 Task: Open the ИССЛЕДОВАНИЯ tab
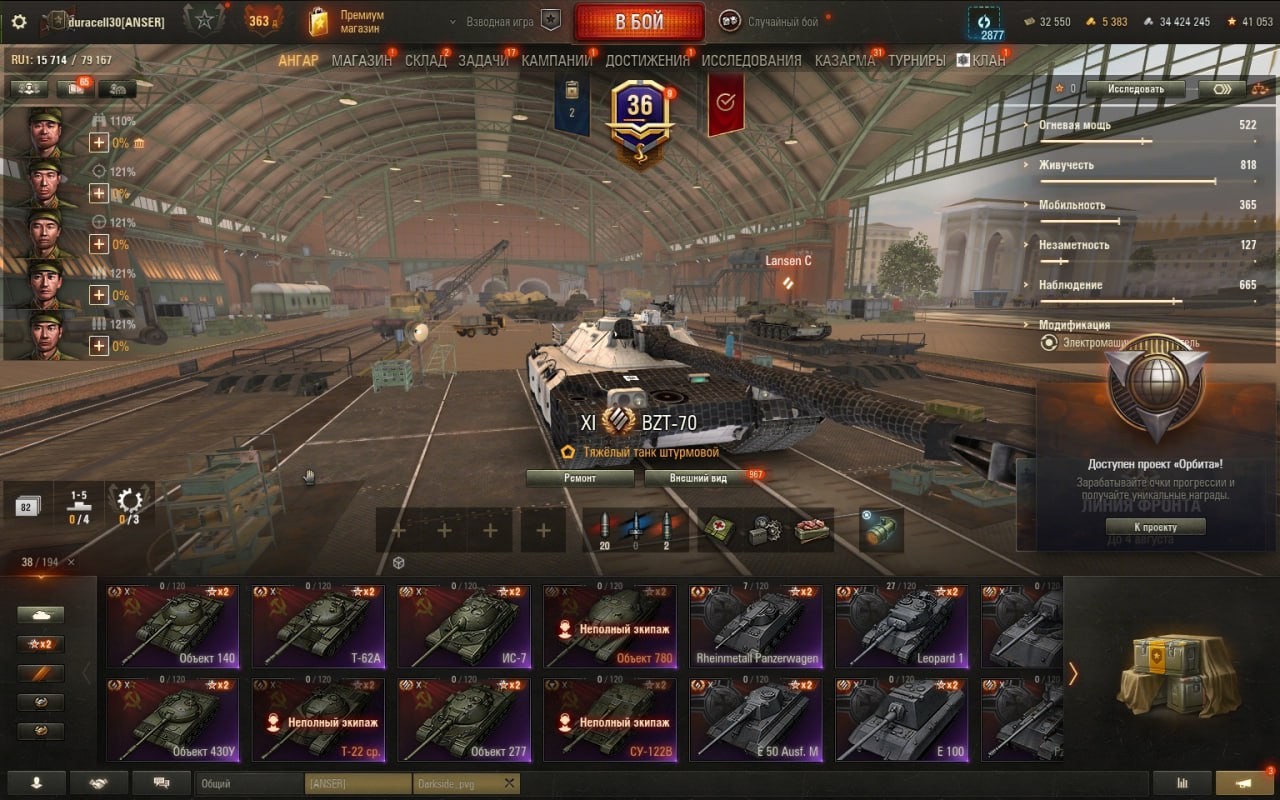click(751, 60)
